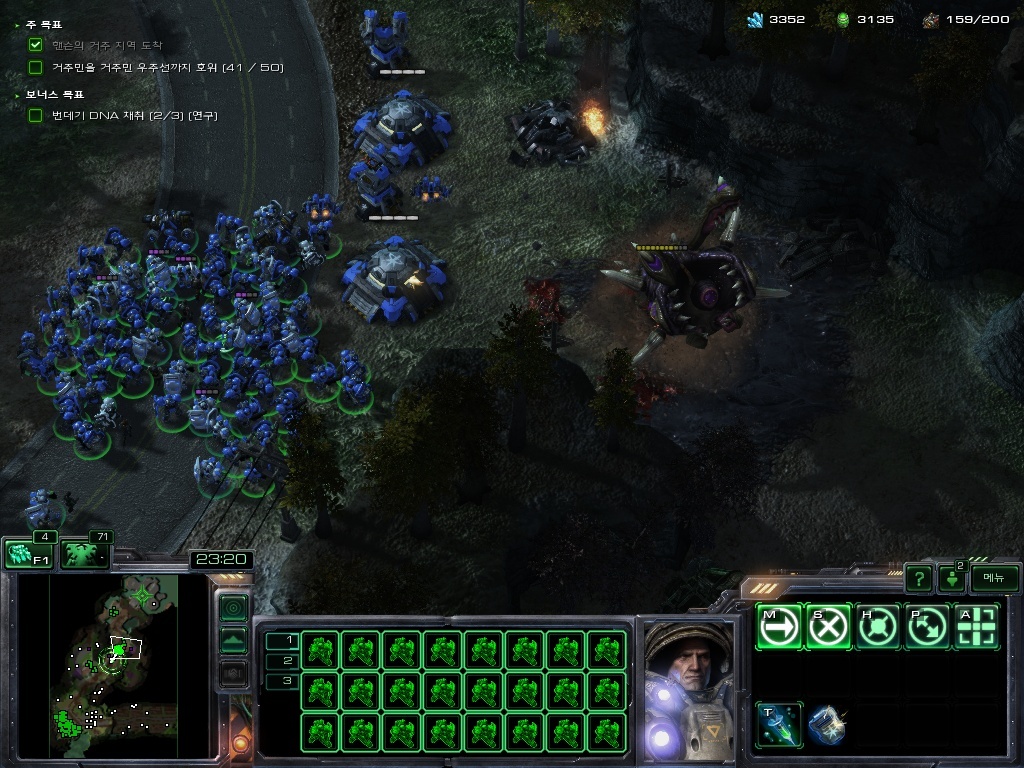
Task: Activate the Attack command
Action: pyautogui.click(x=977, y=627)
